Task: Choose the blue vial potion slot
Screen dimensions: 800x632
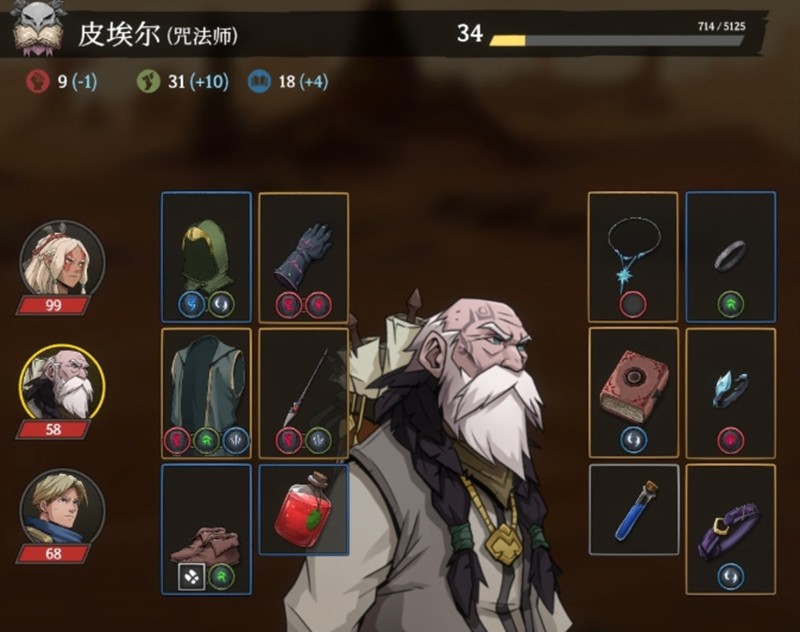Action: (633, 510)
